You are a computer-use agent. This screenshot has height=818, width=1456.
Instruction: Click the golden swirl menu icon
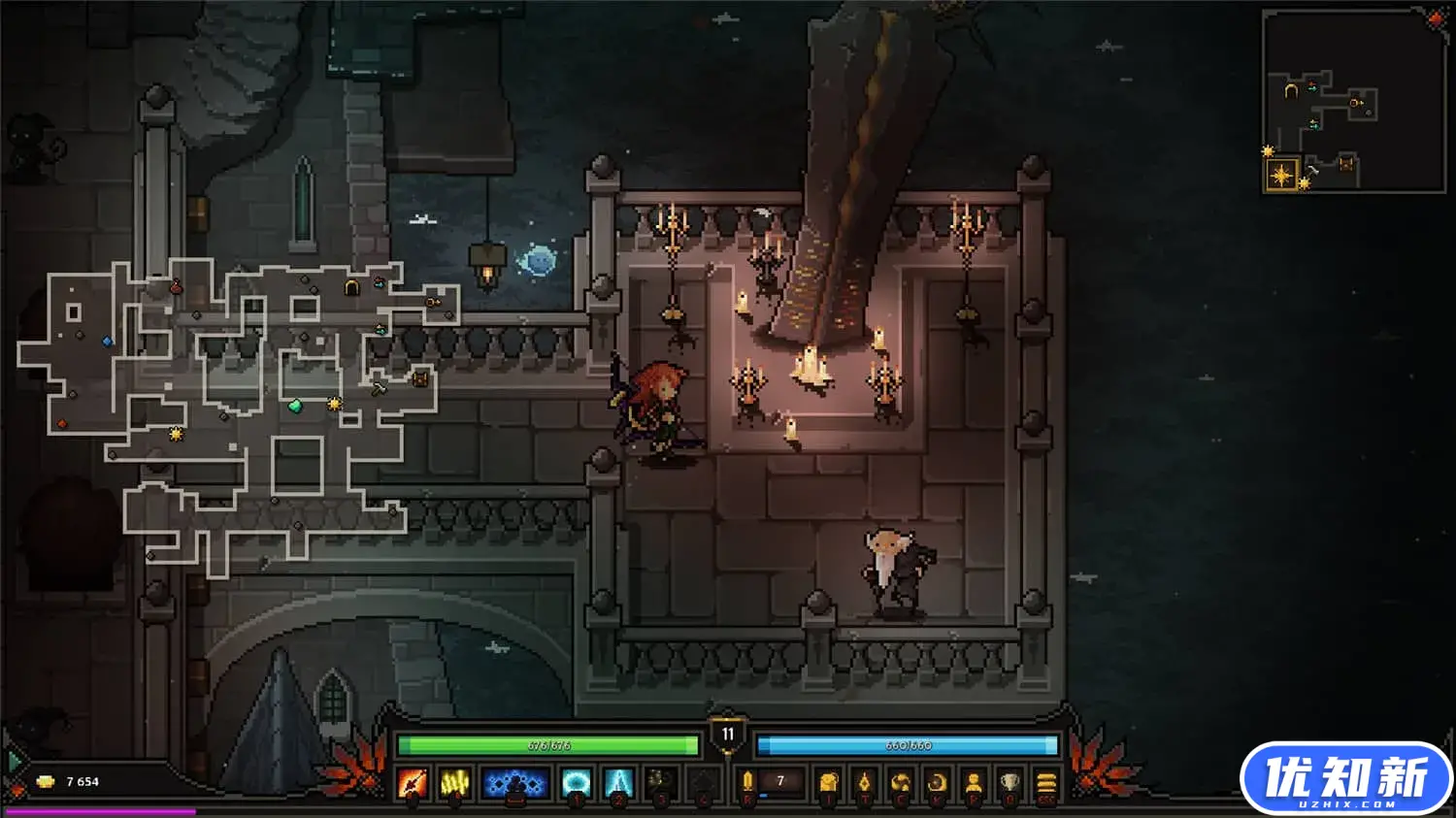[x=901, y=782]
